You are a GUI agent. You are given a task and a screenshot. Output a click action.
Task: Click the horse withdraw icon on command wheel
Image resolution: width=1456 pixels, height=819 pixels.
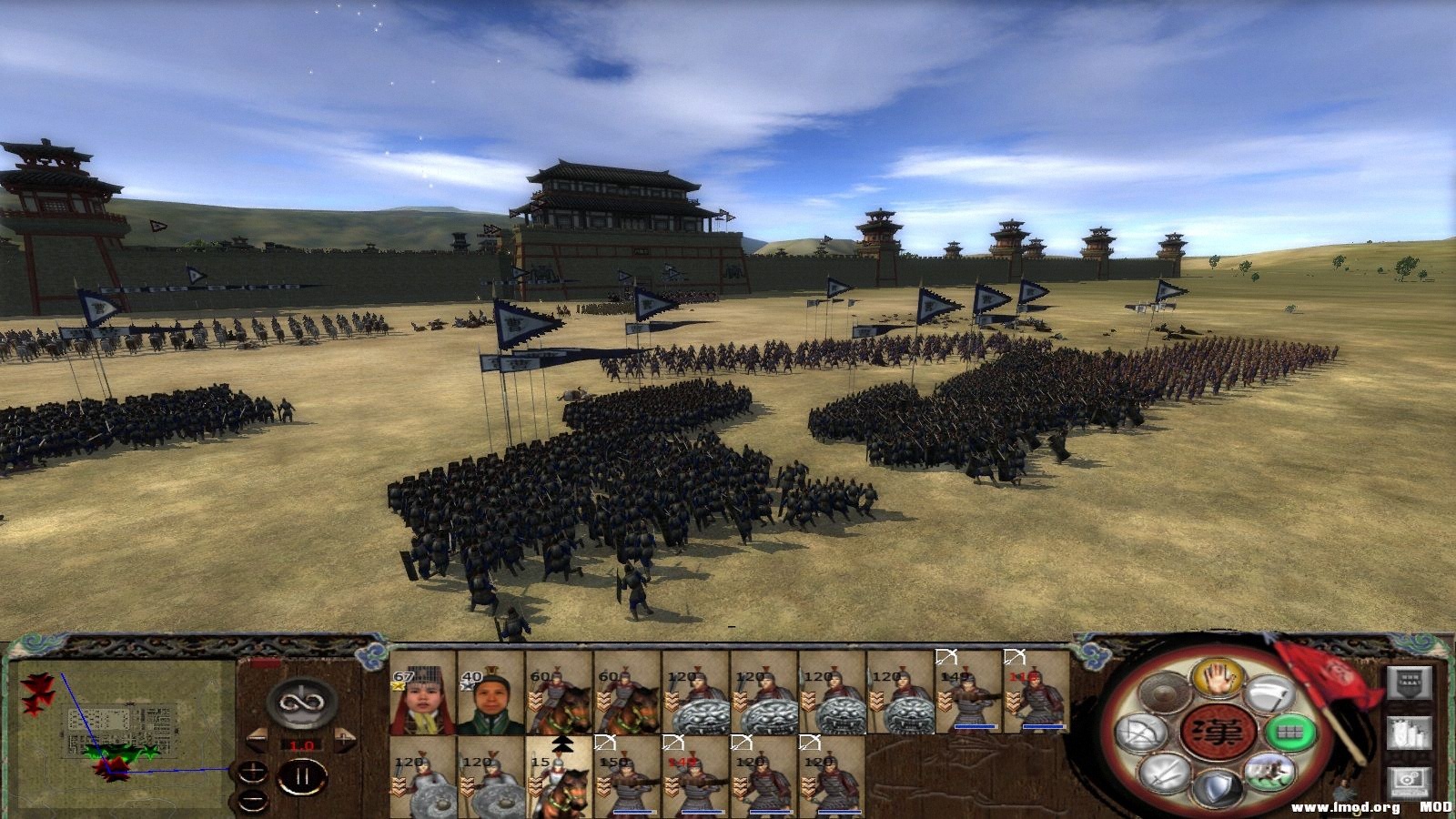coord(1269,774)
